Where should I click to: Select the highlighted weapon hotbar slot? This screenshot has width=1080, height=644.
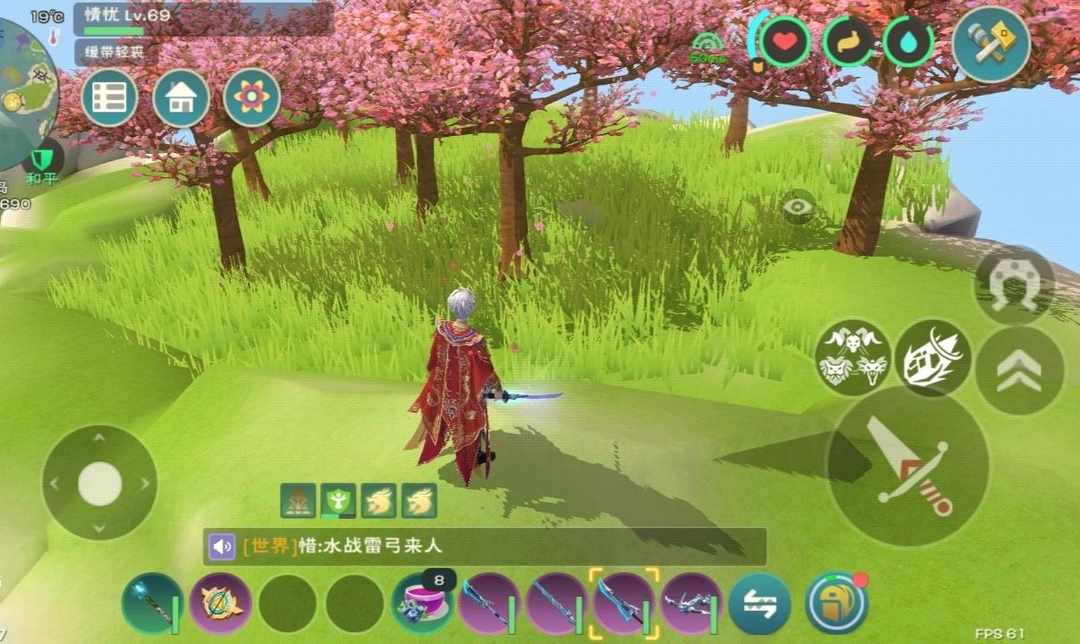pyautogui.click(x=625, y=601)
